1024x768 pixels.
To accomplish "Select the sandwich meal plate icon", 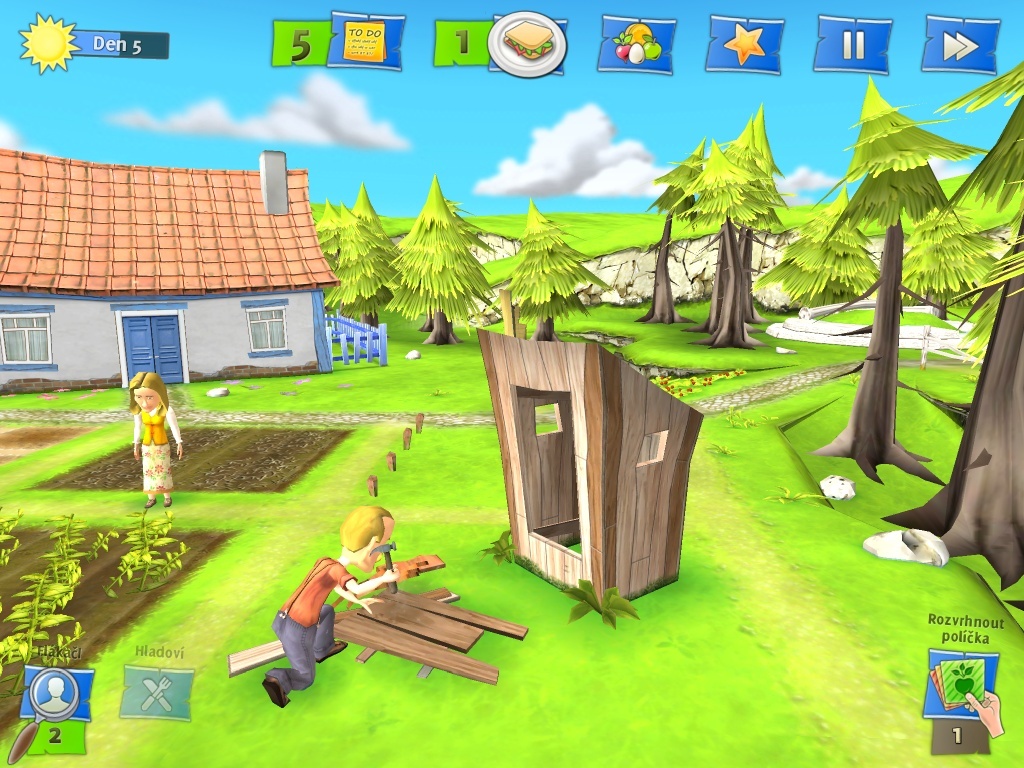I will [x=528, y=44].
